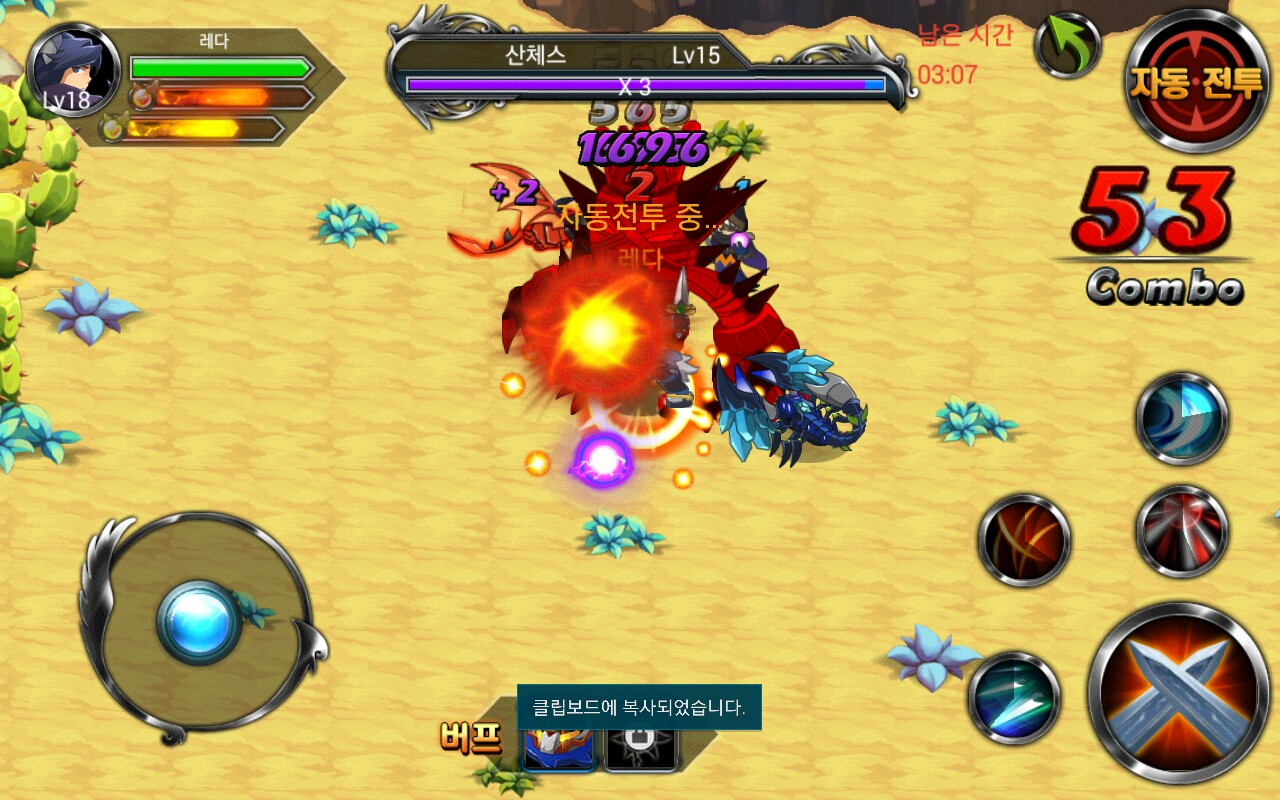Use the yellow potion beside the yellow bar

113,128
